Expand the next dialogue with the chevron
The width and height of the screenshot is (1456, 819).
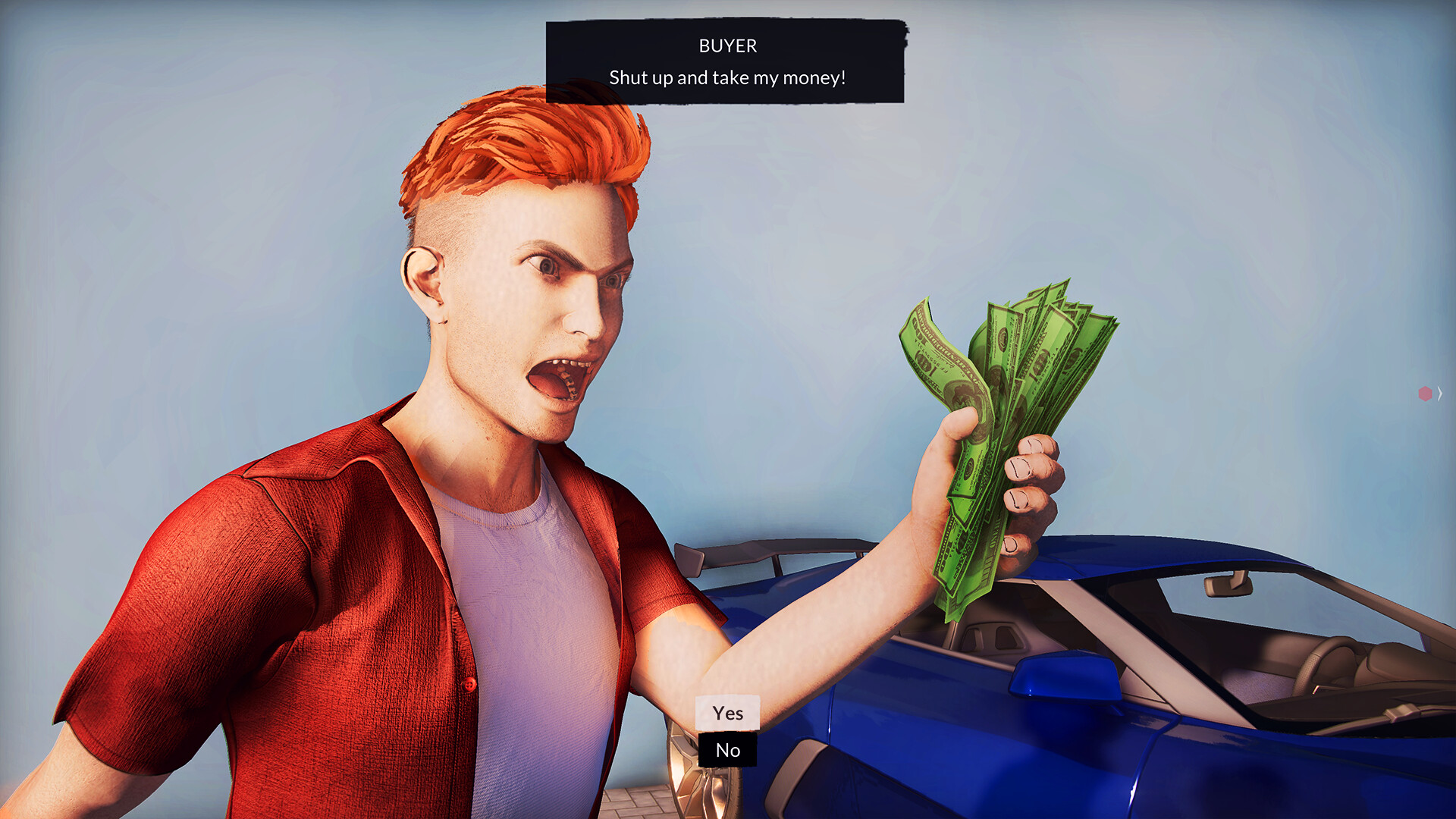(1439, 393)
